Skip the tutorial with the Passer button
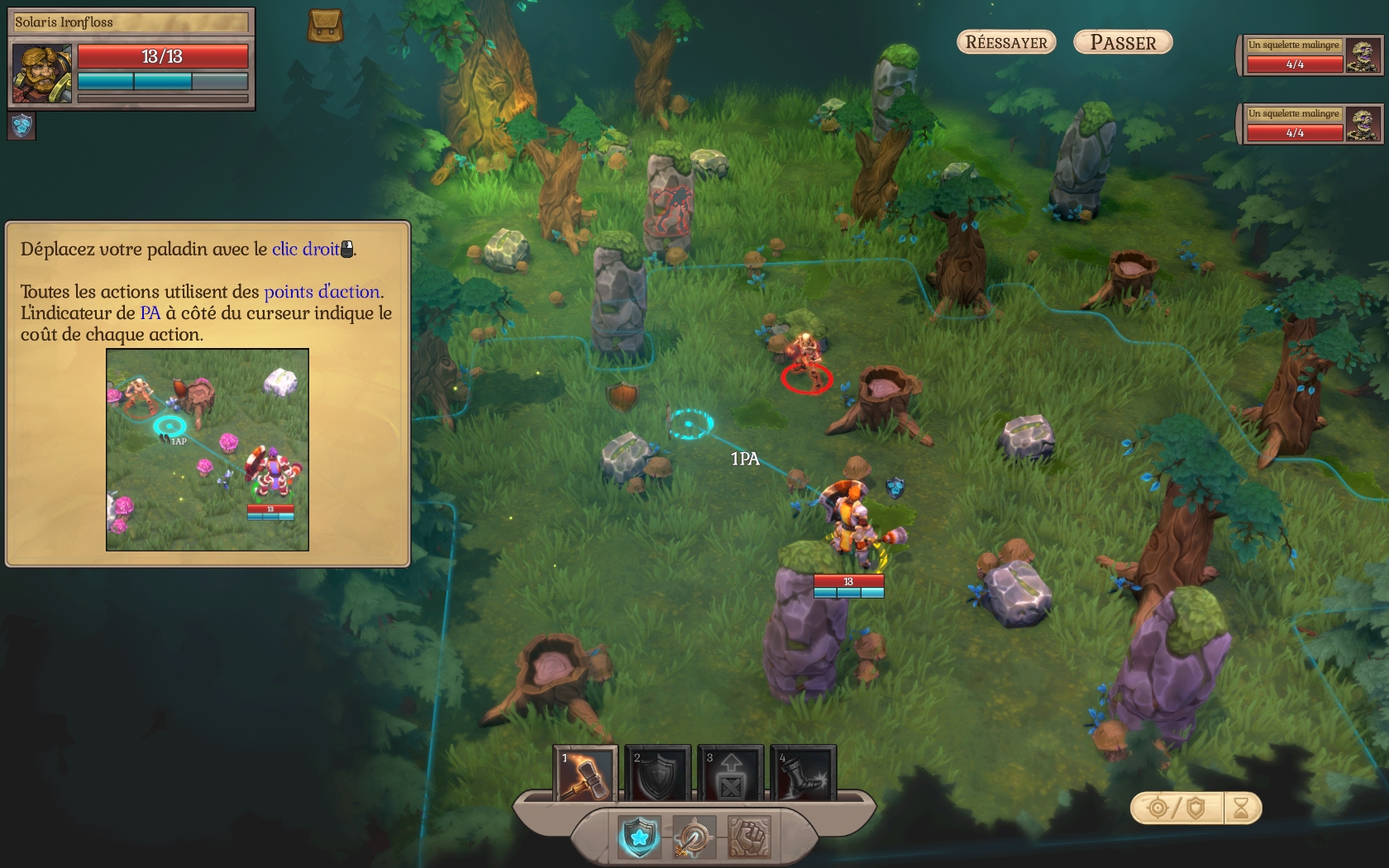Viewport: 1389px width, 868px height. coord(1123,42)
